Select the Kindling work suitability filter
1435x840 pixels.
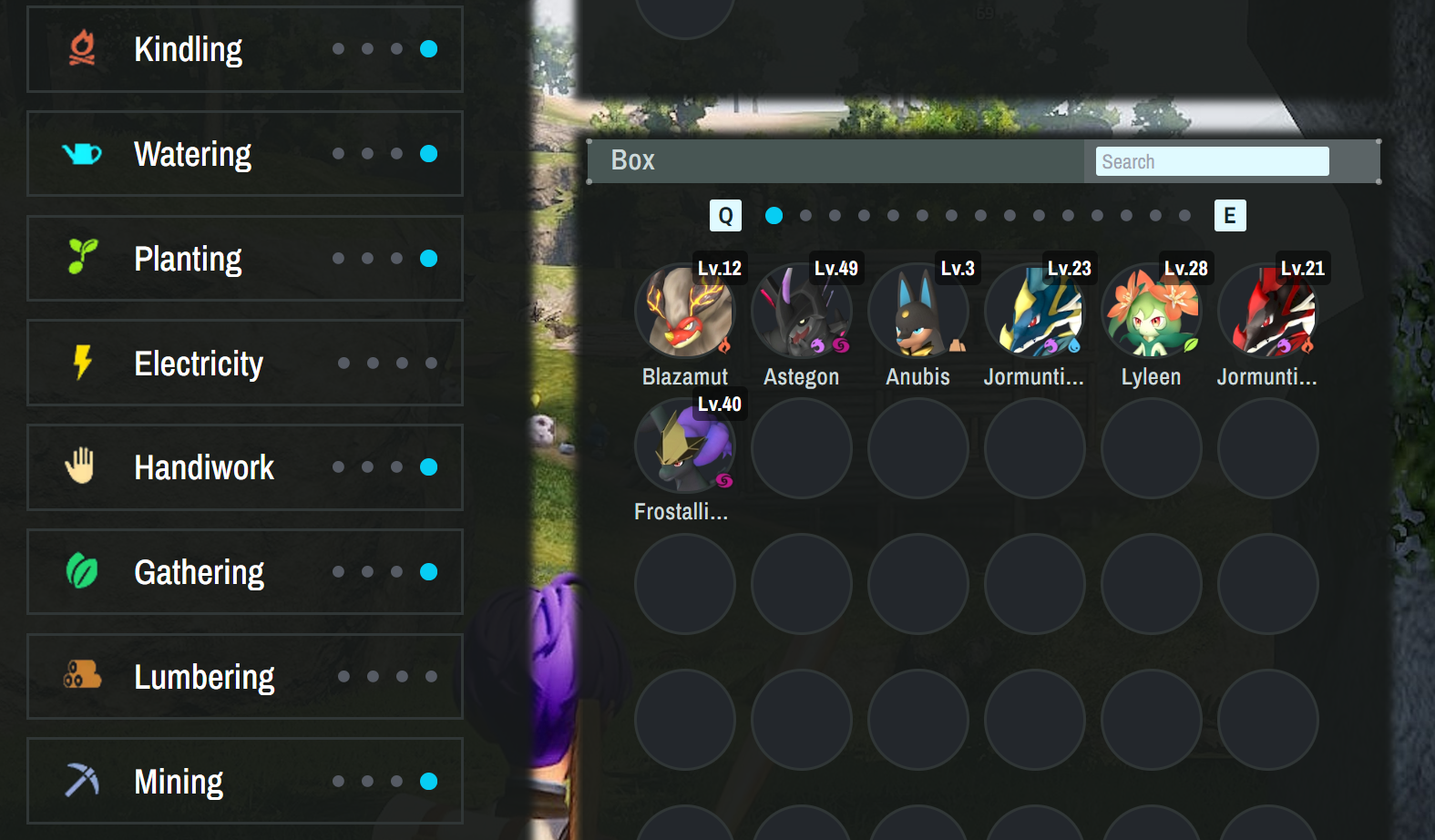[244, 49]
